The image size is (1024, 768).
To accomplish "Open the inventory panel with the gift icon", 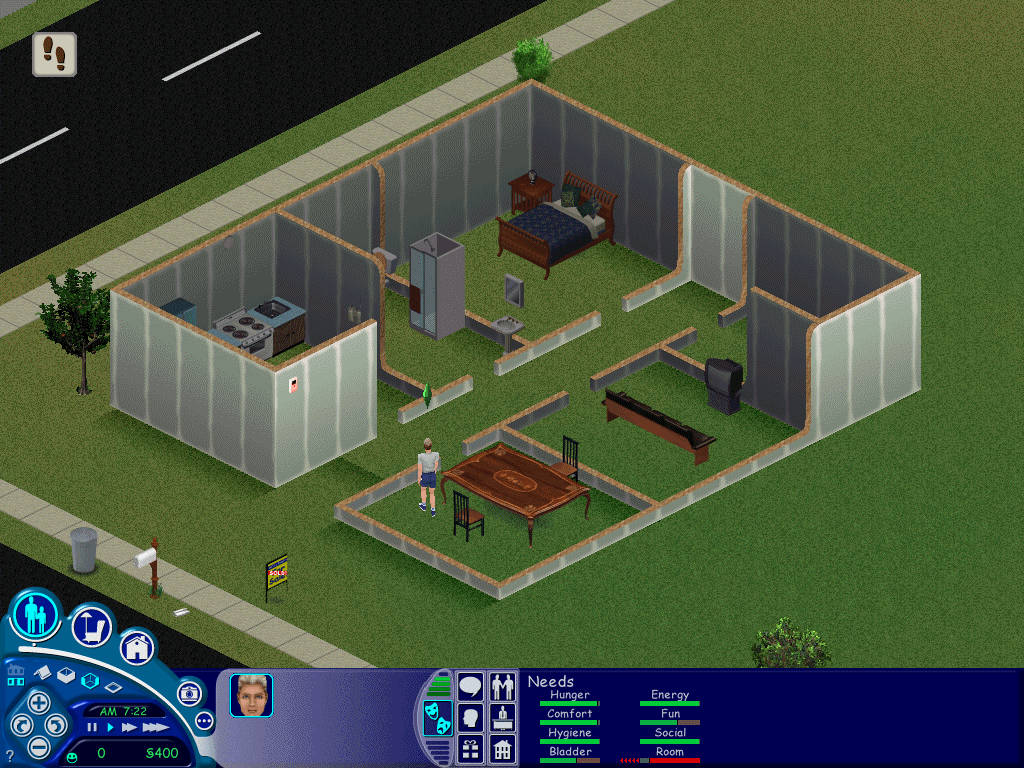I will [x=470, y=748].
